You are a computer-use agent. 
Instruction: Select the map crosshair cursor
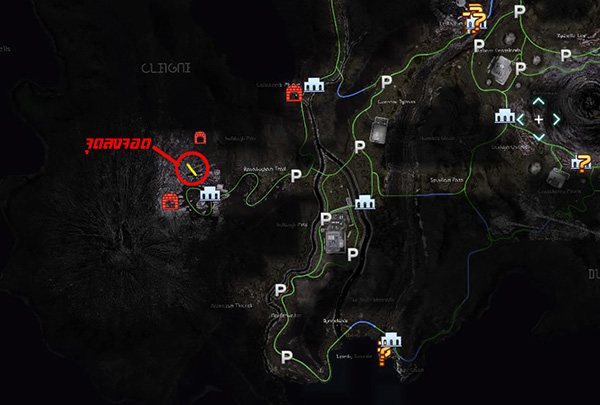[538, 119]
